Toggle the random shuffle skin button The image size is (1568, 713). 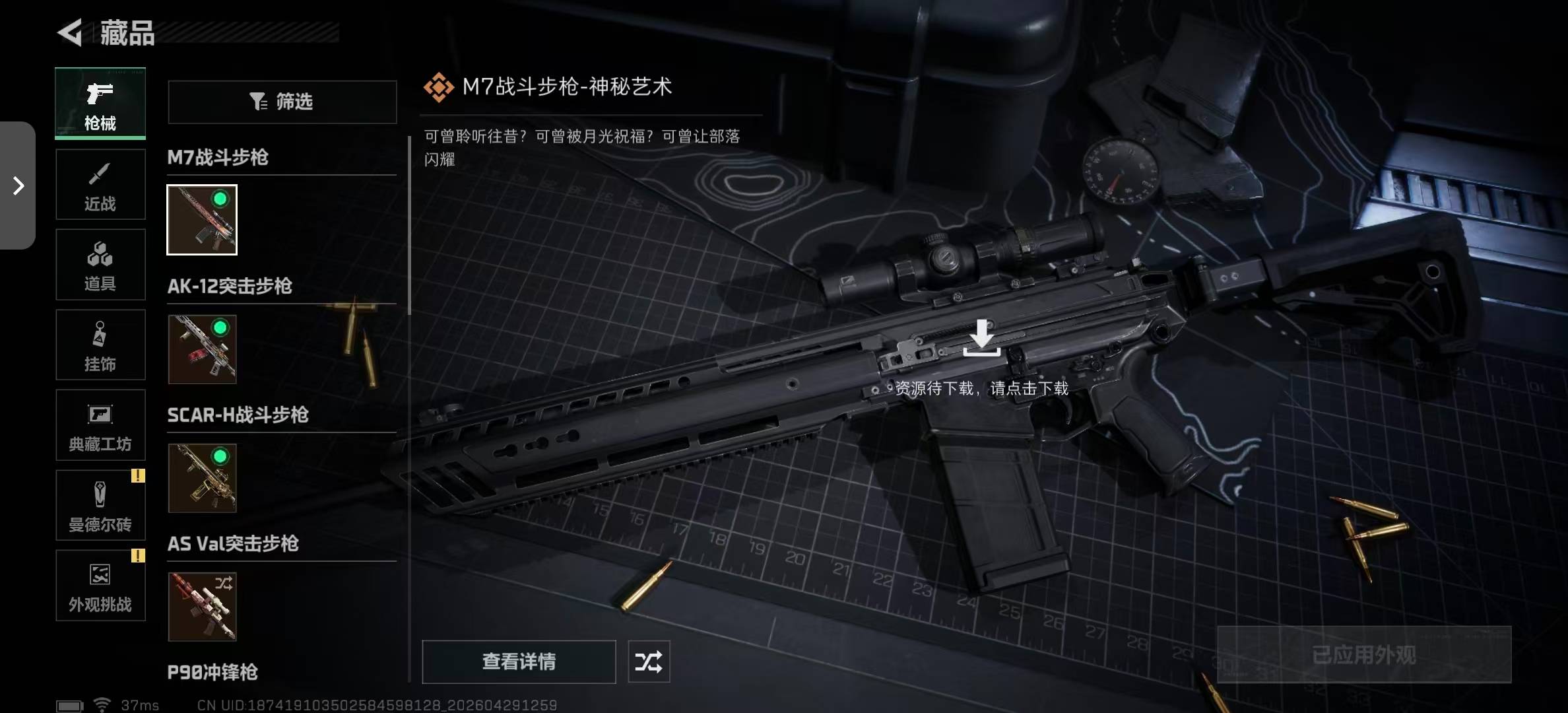tap(649, 662)
